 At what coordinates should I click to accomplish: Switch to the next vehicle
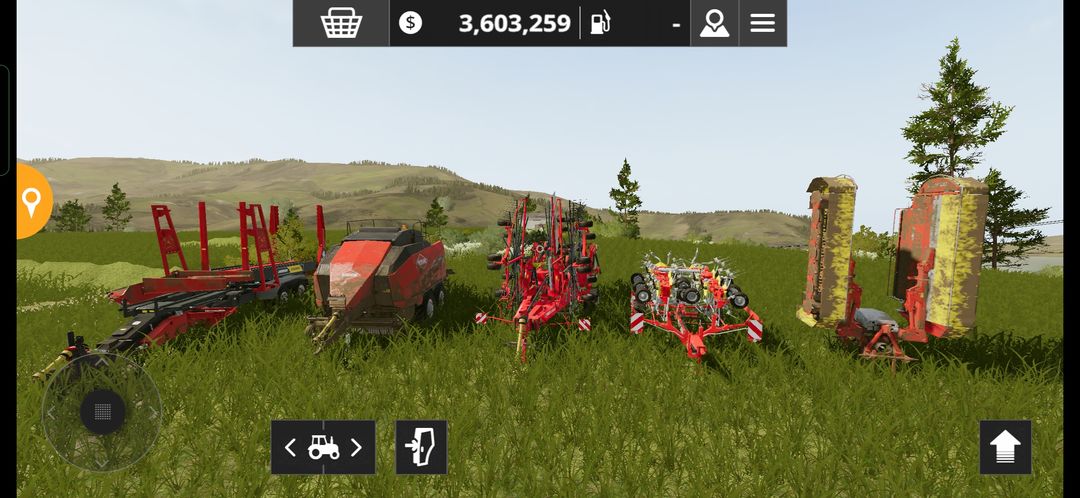(356, 447)
